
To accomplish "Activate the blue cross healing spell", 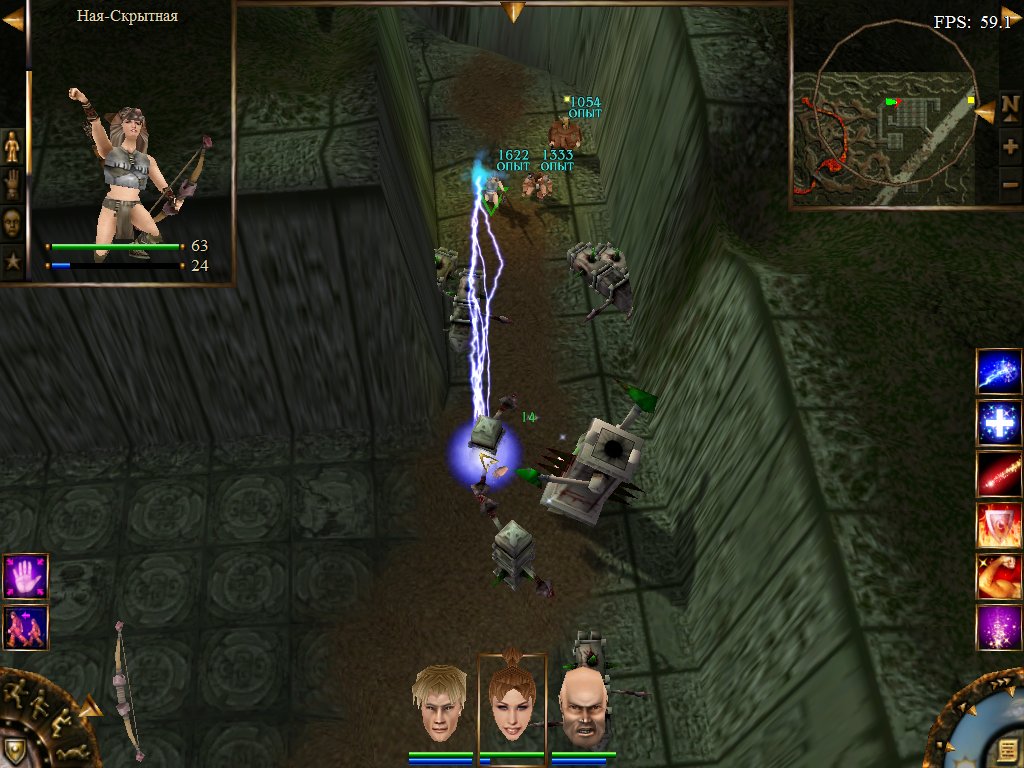I will (x=999, y=423).
